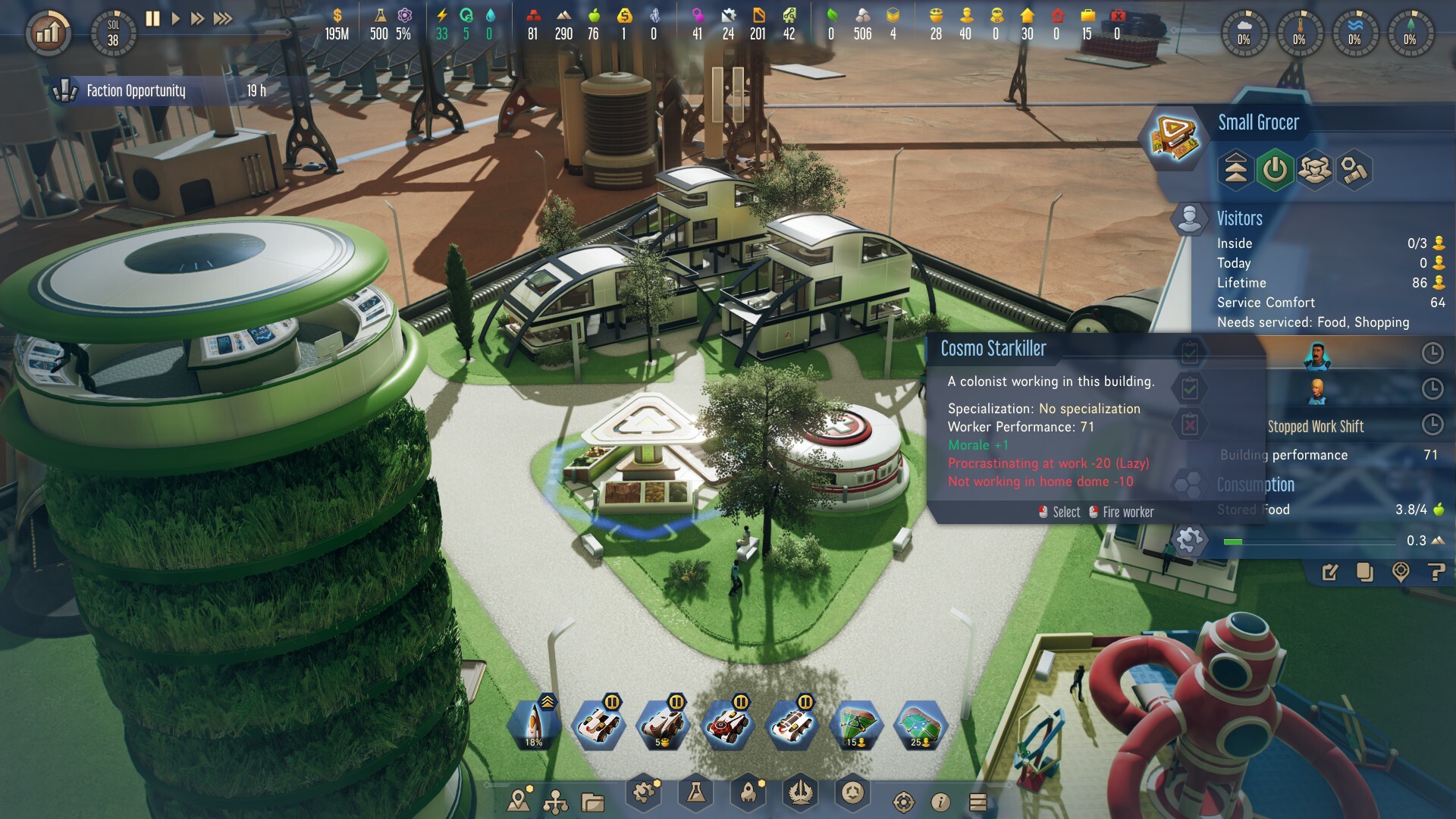This screenshot has width=1456, height=819.
Task: Open the colony overview bar-chart button
Action: click(48, 33)
